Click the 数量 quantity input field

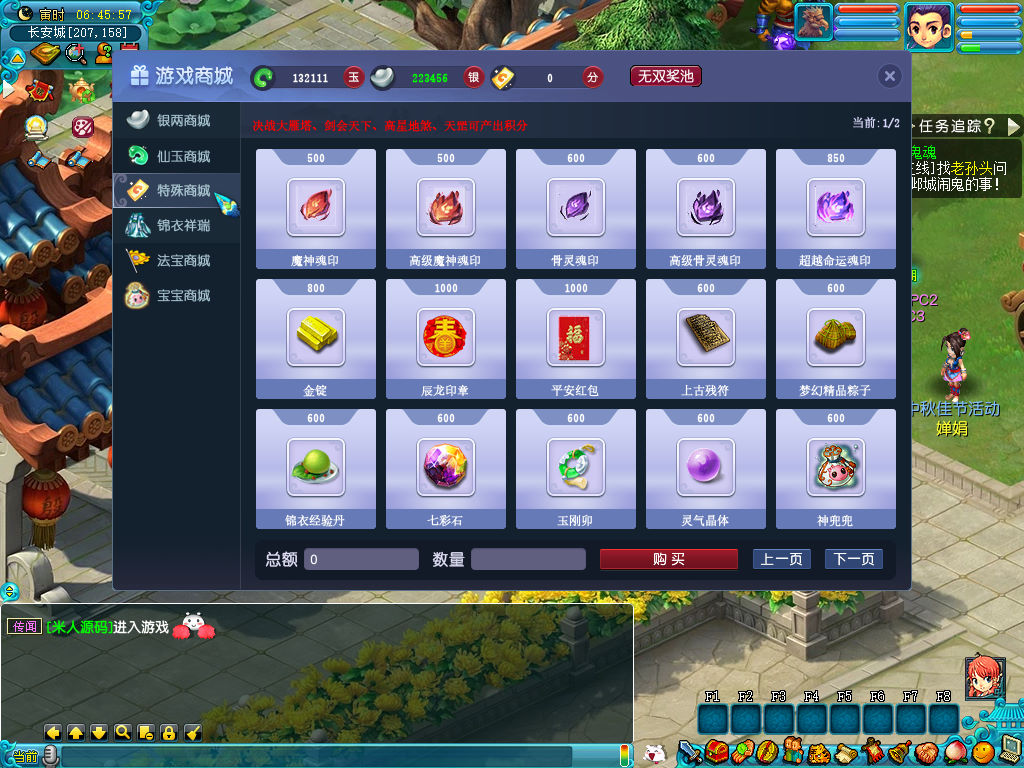pyautogui.click(x=527, y=559)
